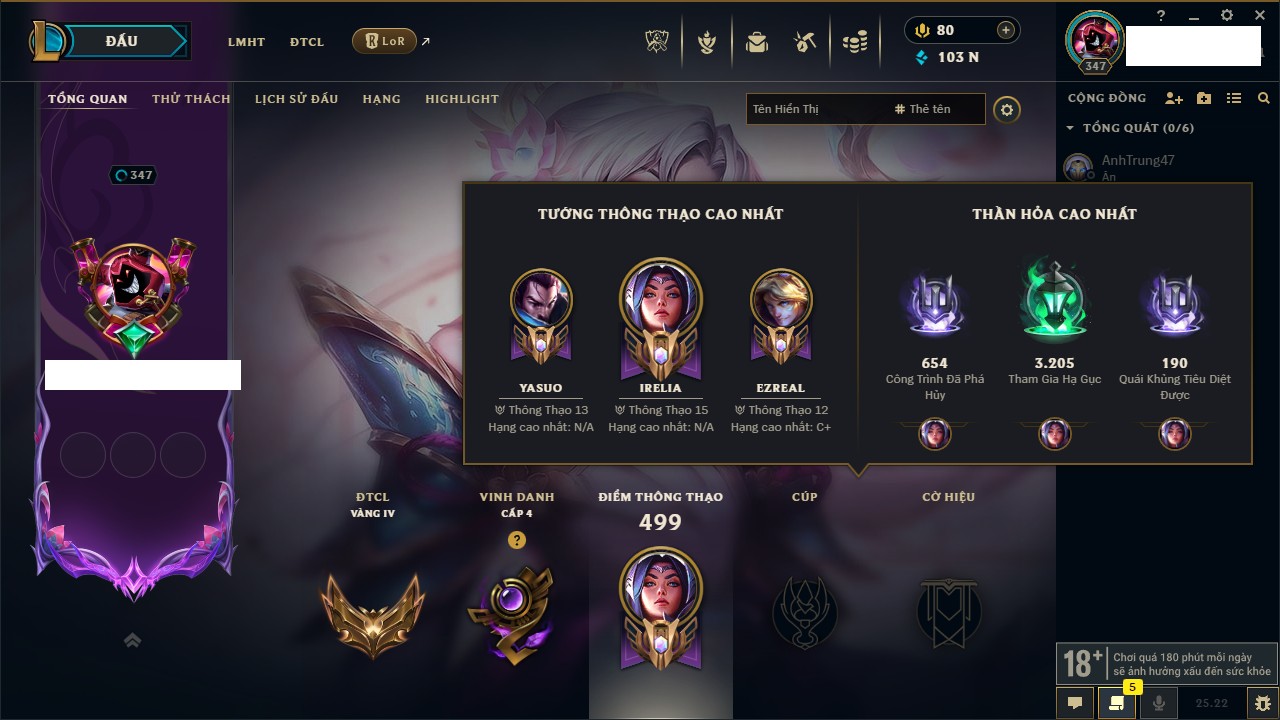Select the HẠNG tab
The image size is (1280, 720).
pyautogui.click(x=381, y=99)
